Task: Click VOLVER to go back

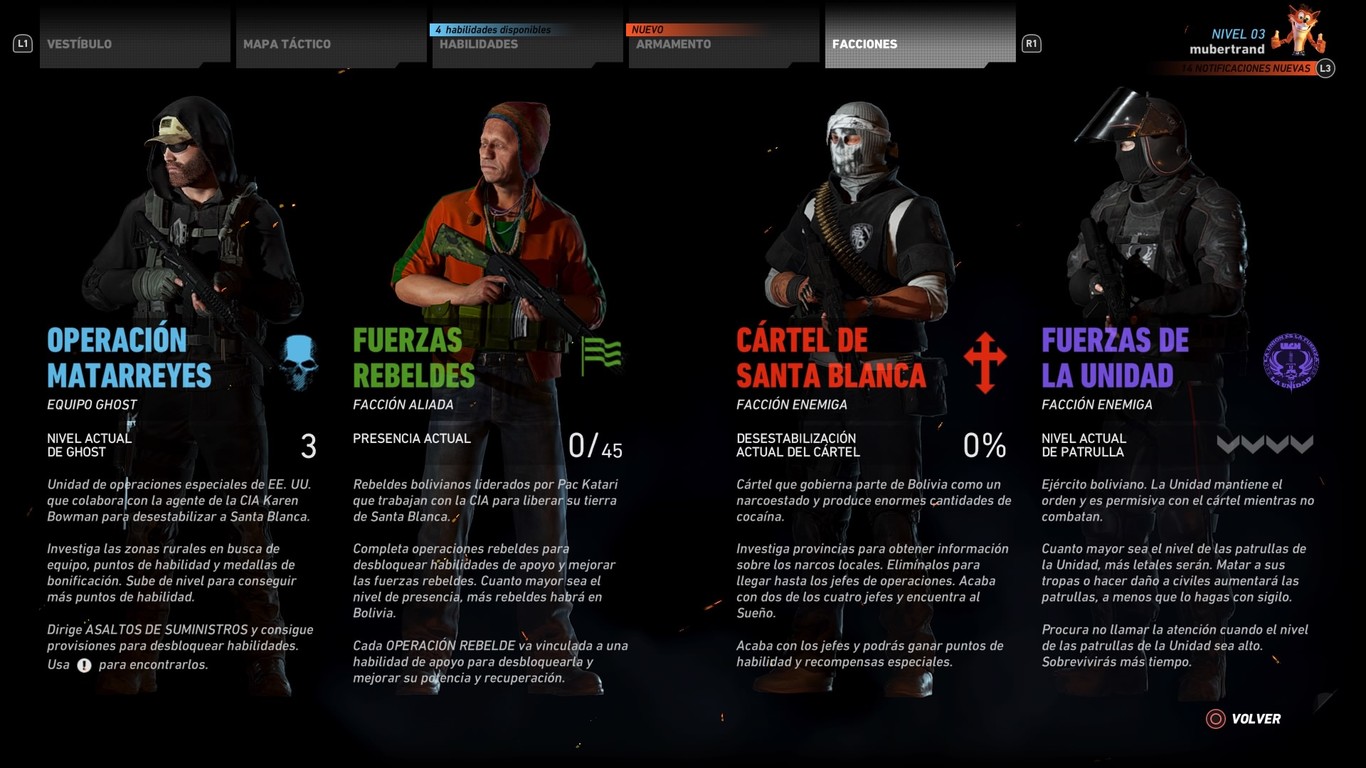Action: coord(1255,718)
